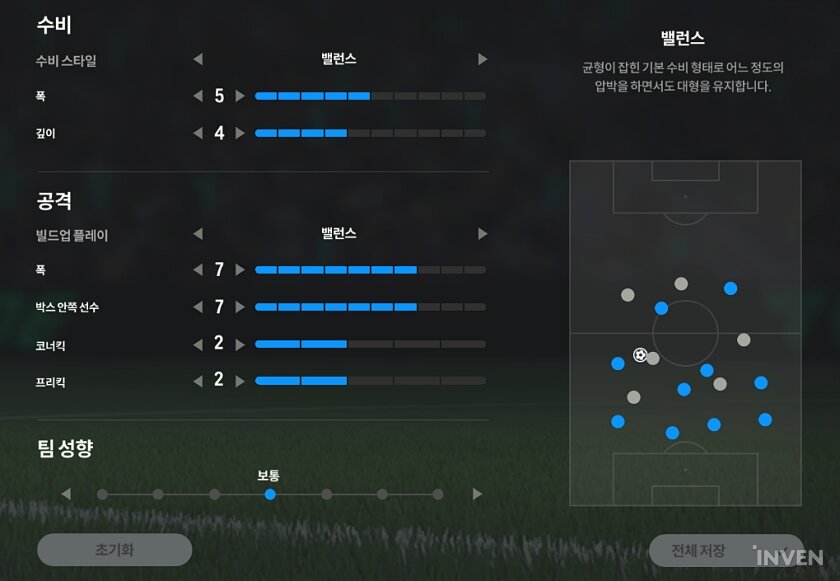840x581 pixels.
Task: Click the 초기화 reset button
Action: tap(114, 549)
